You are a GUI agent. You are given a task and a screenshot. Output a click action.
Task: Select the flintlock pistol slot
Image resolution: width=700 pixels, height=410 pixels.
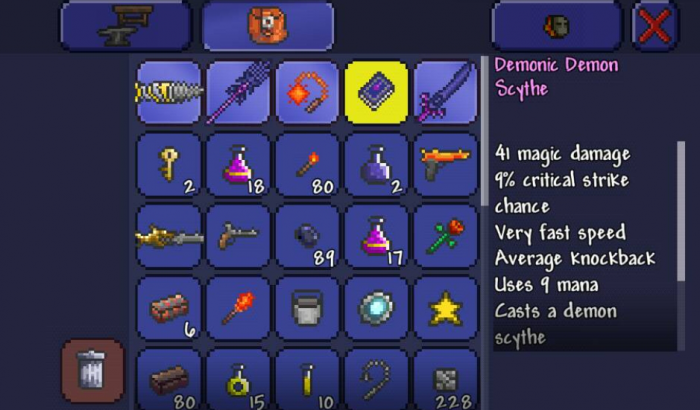coord(238,236)
